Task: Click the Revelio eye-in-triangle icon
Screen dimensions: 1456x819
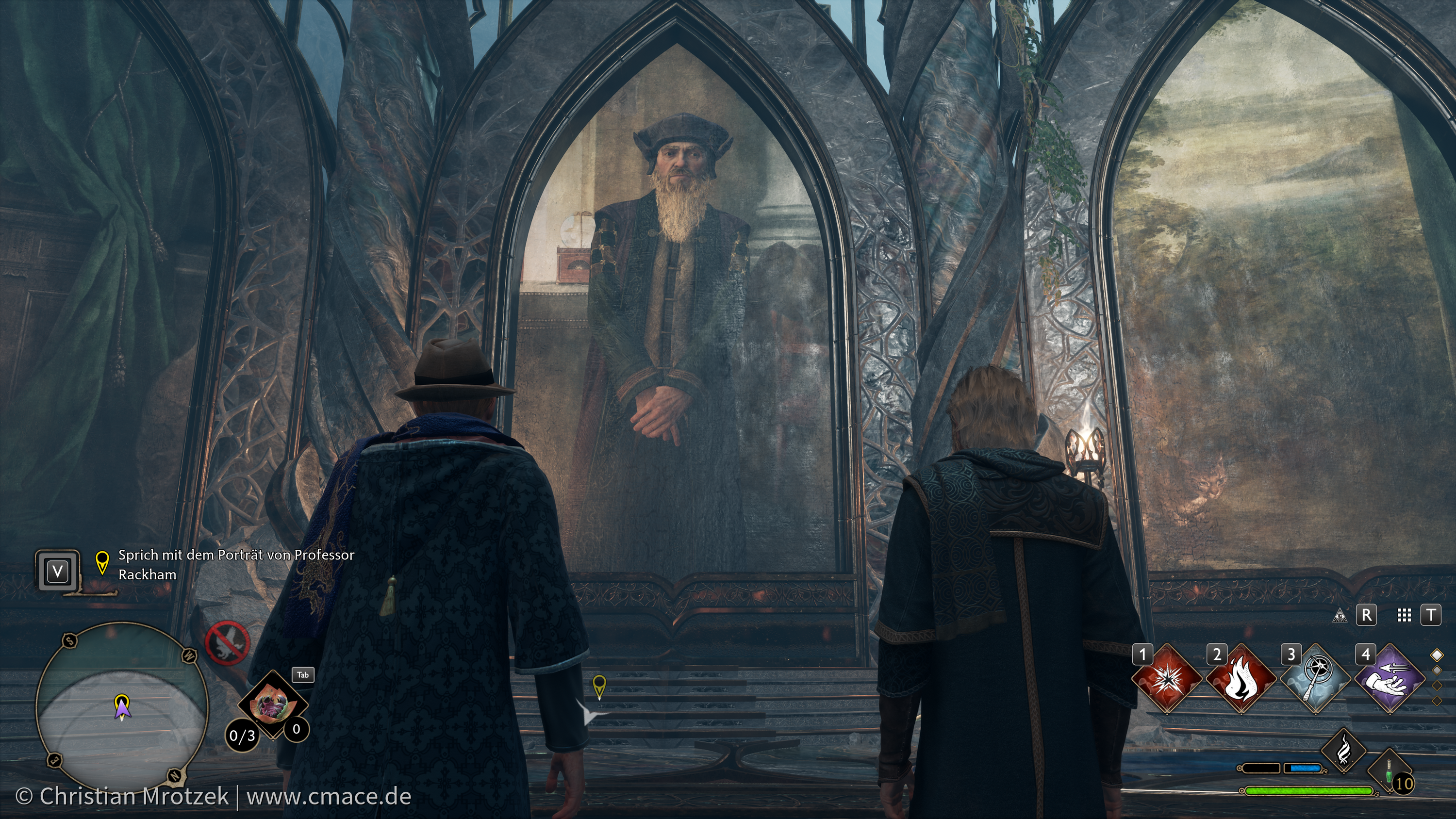Action: [1339, 615]
